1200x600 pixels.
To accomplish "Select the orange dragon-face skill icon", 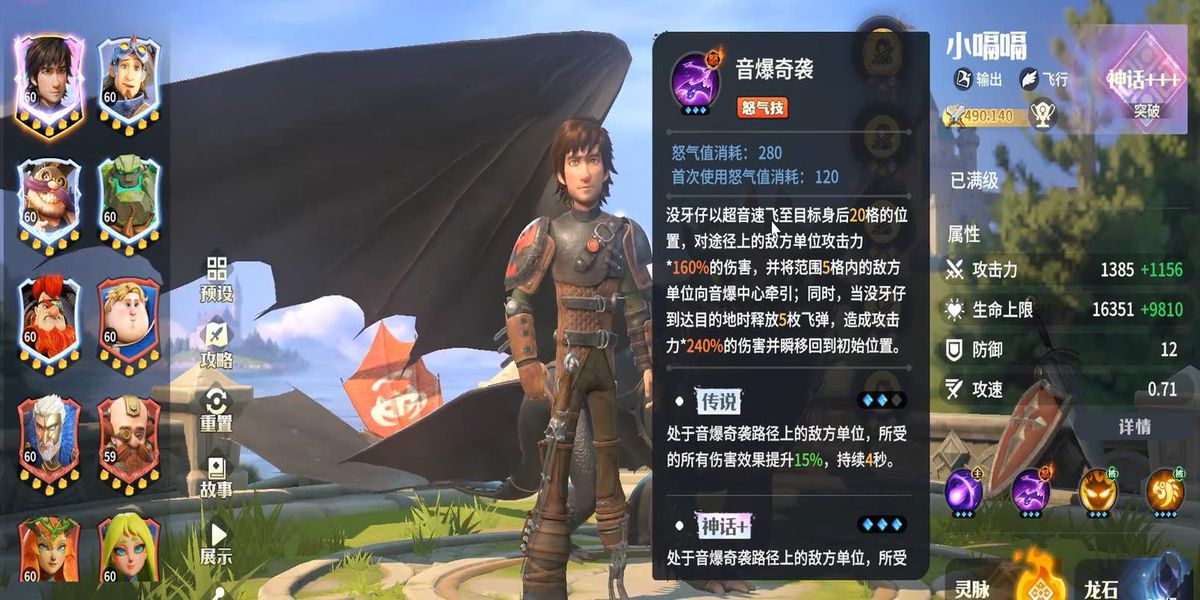I will pyautogui.click(x=1097, y=491).
